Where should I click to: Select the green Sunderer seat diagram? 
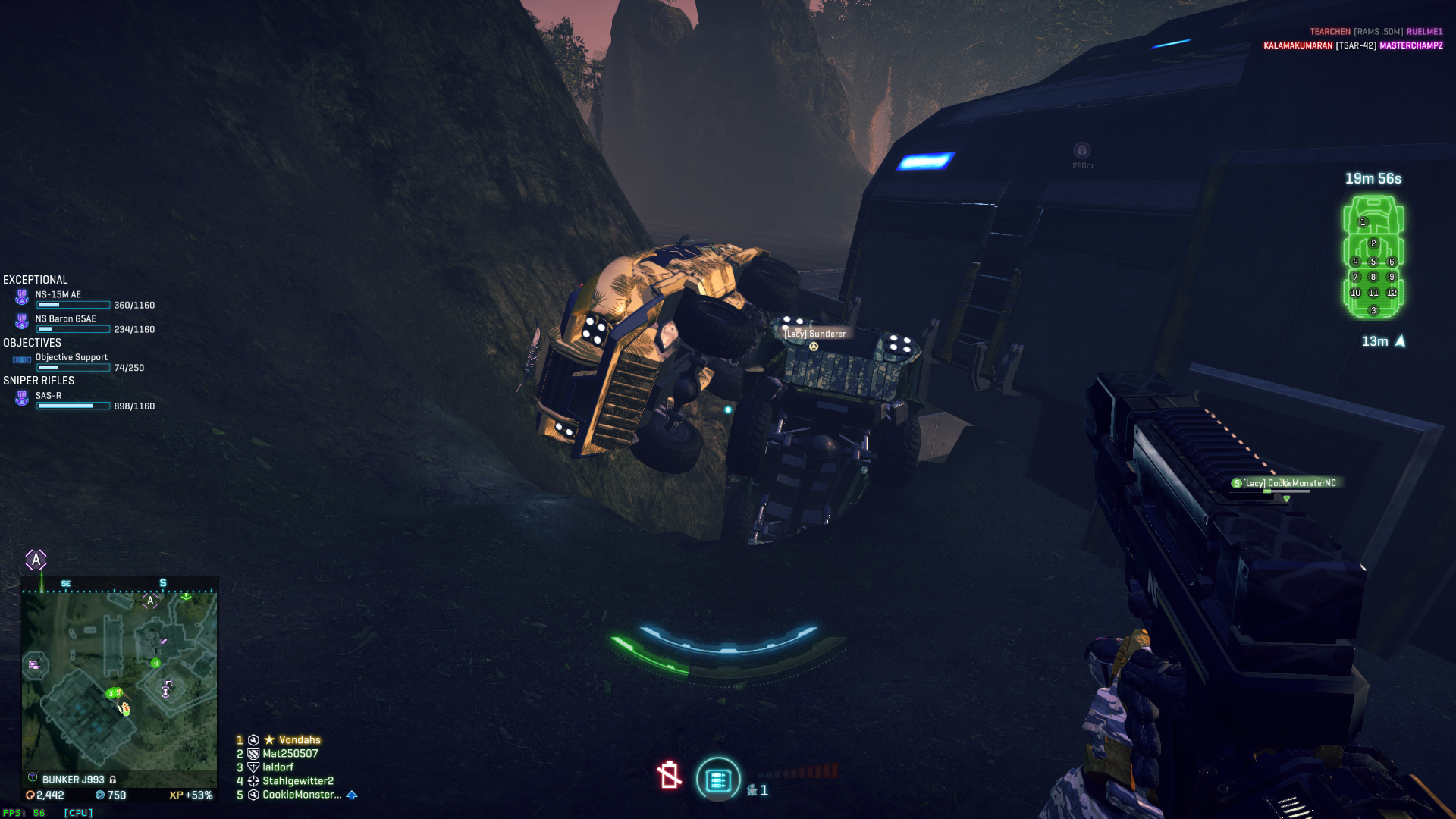pyautogui.click(x=1373, y=257)
